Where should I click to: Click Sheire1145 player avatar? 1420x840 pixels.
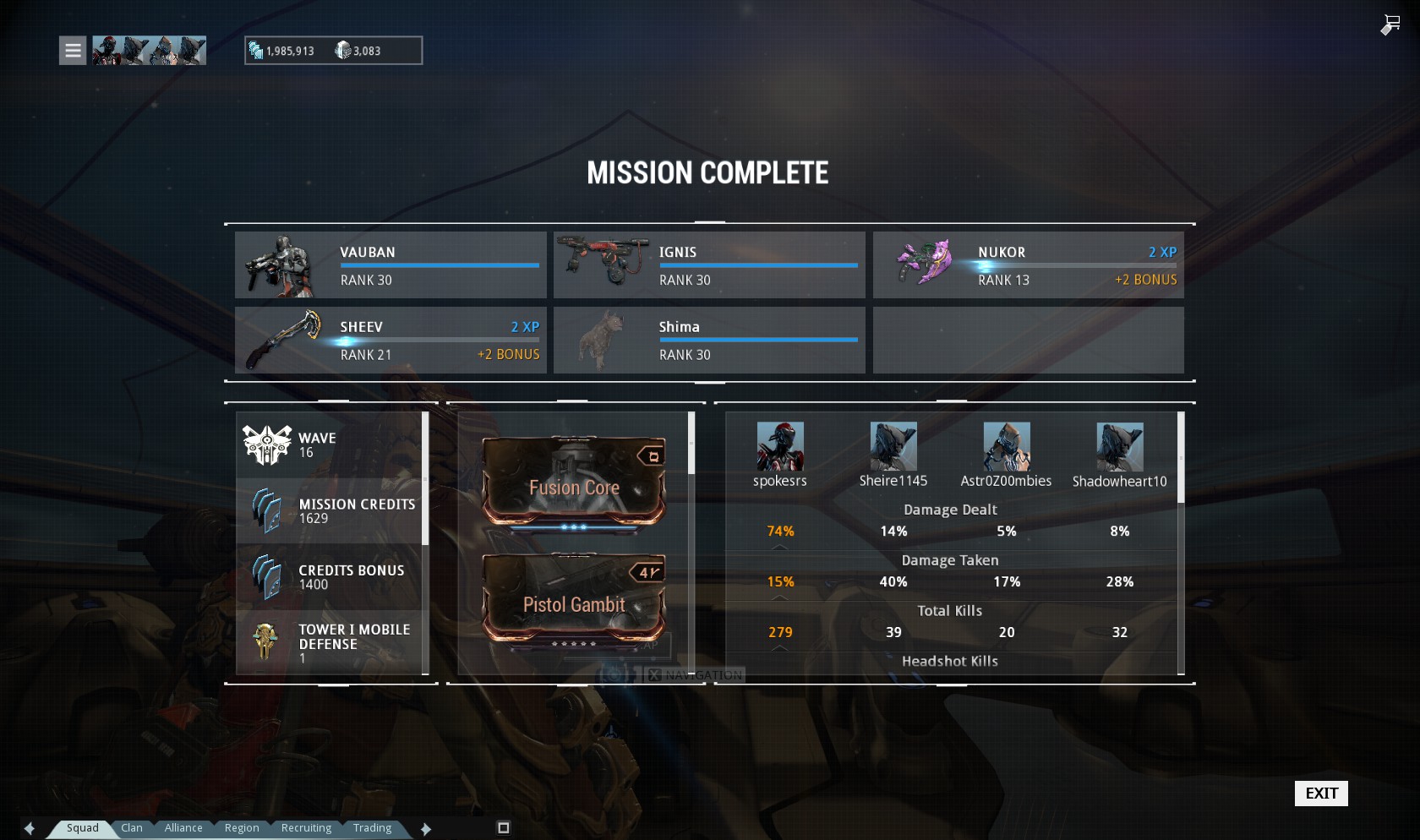coord(893,446)
